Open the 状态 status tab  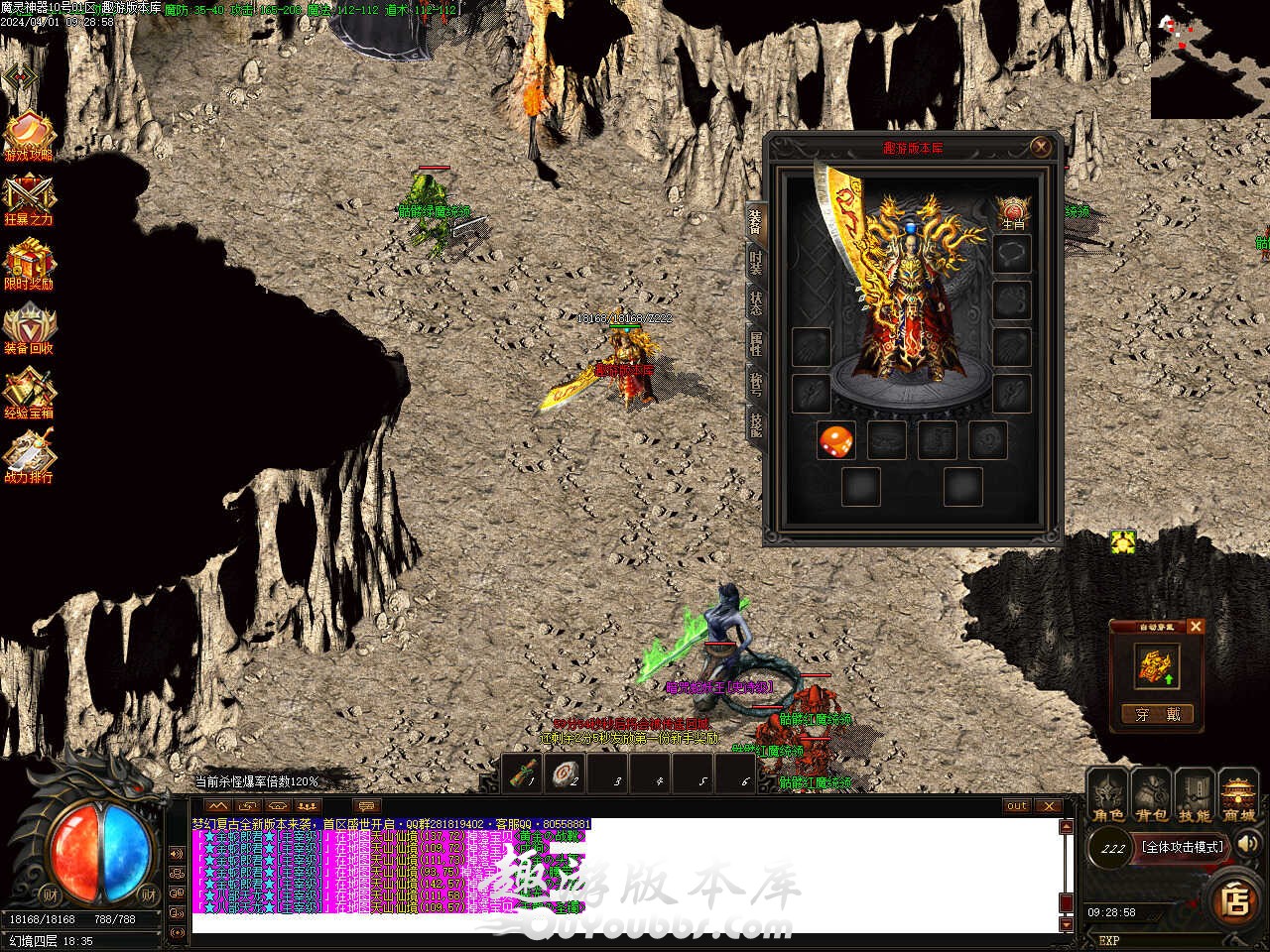click(x=756, y=303)
